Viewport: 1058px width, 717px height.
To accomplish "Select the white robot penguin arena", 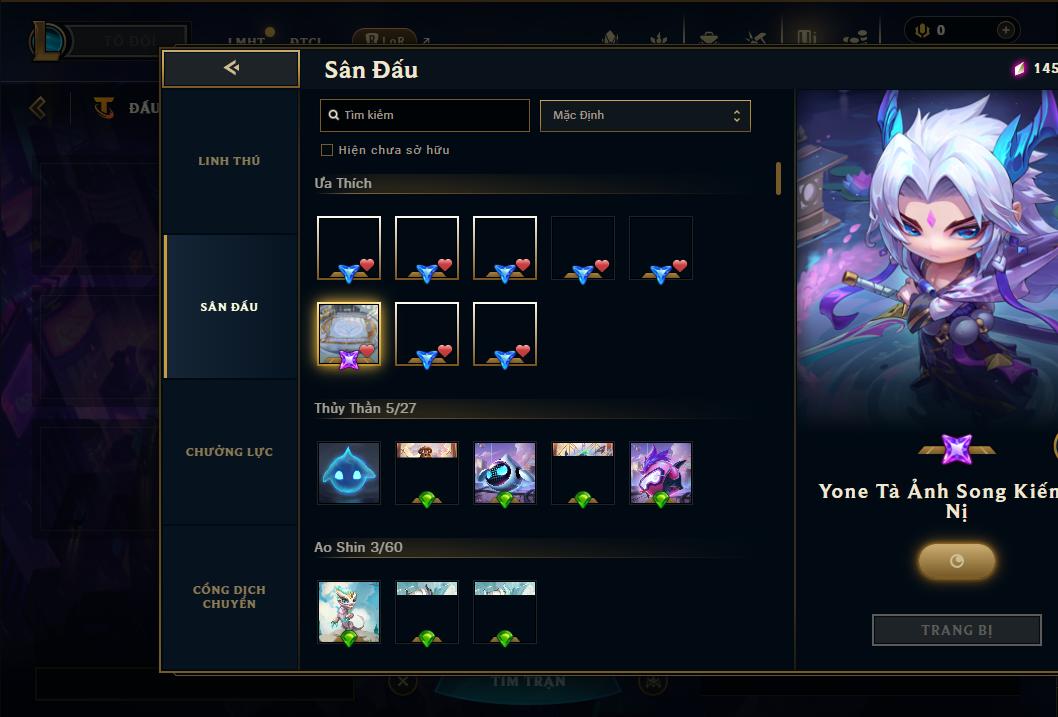I will point(505,472).
